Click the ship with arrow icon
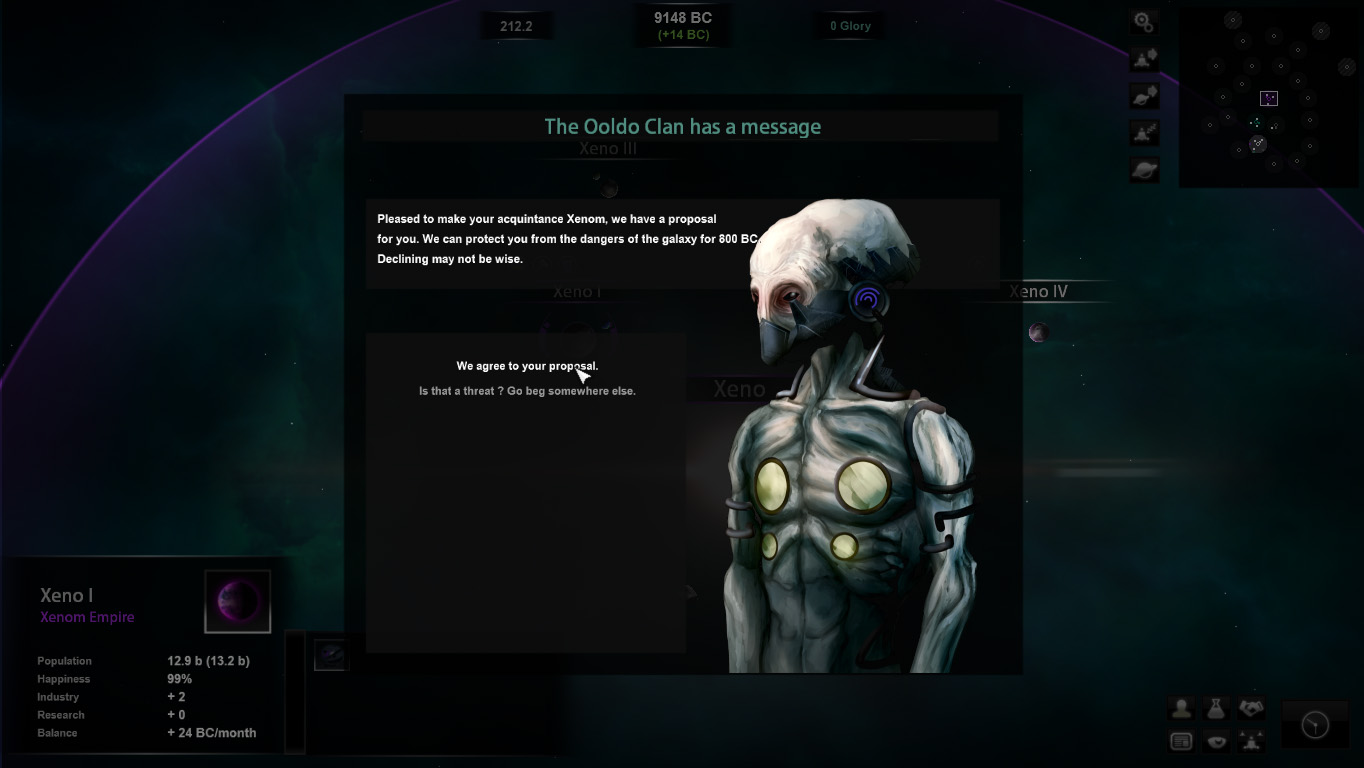Image resolution: width=1364 pixels, height=768 pixels. [1144, 58]
